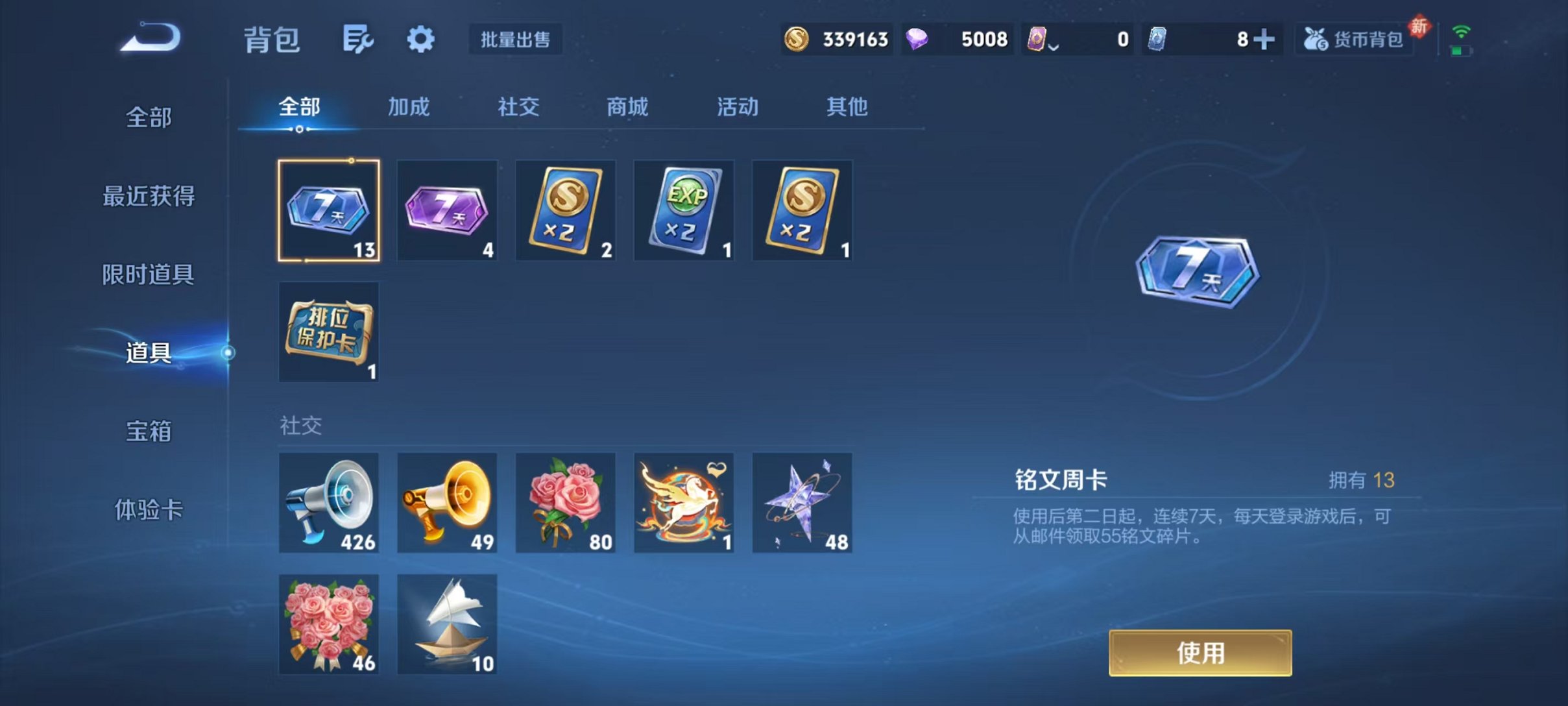Click the 批量出售 bulk sell button
The width and height of the screenshot is (1568, 706).
(516, 39)
